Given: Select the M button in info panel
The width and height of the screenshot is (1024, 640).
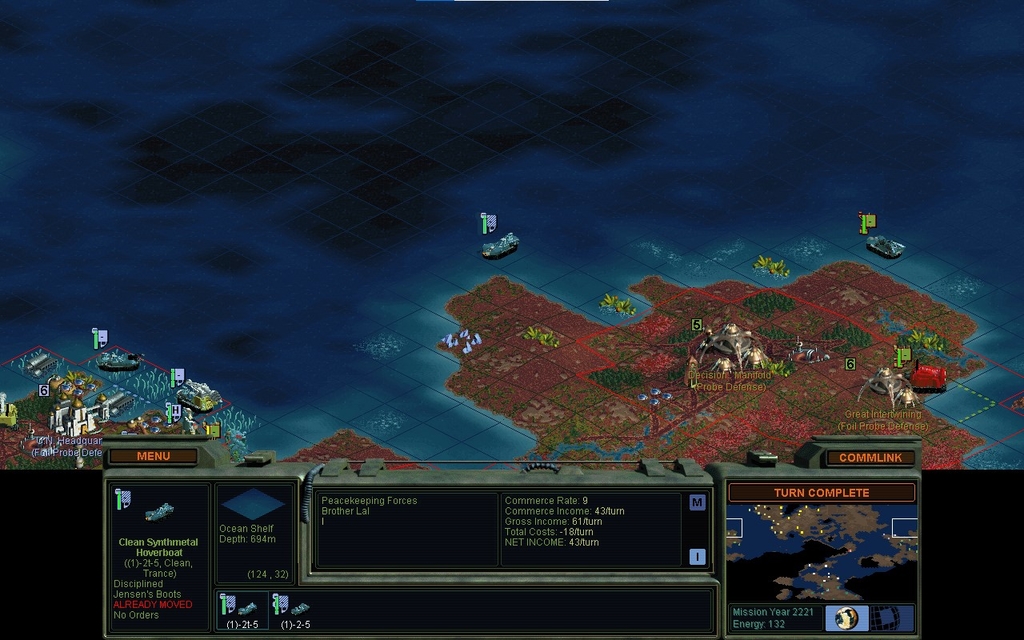Looking at the screenshot, I should pos(697,502).
